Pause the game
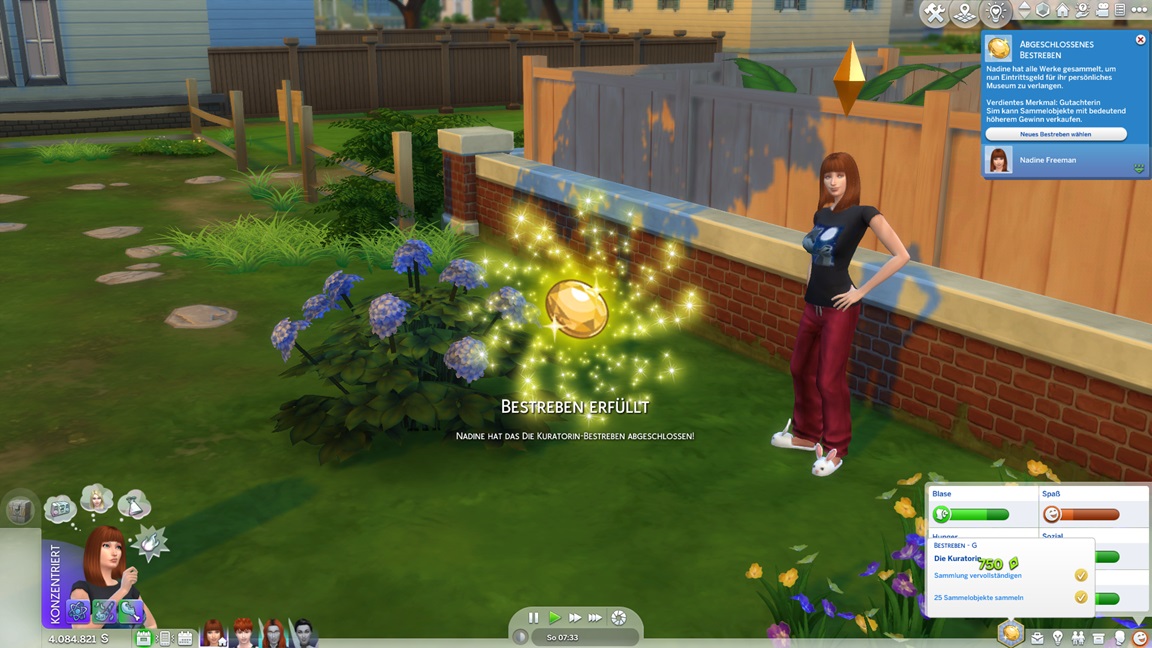Viewport: 1152px width, 648px height. tap(533, 618)
